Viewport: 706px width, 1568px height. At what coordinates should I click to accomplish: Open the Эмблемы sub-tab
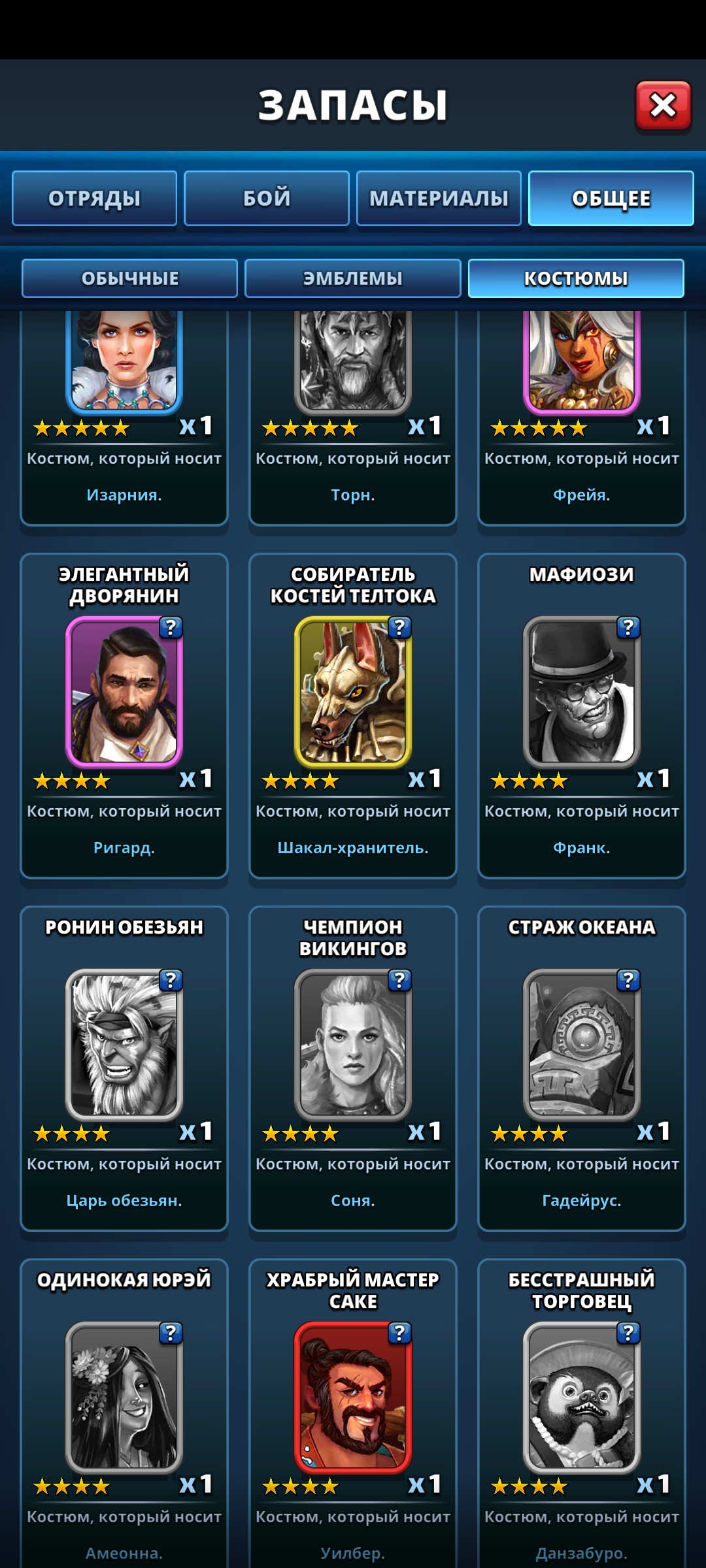[x=353, y=278]
